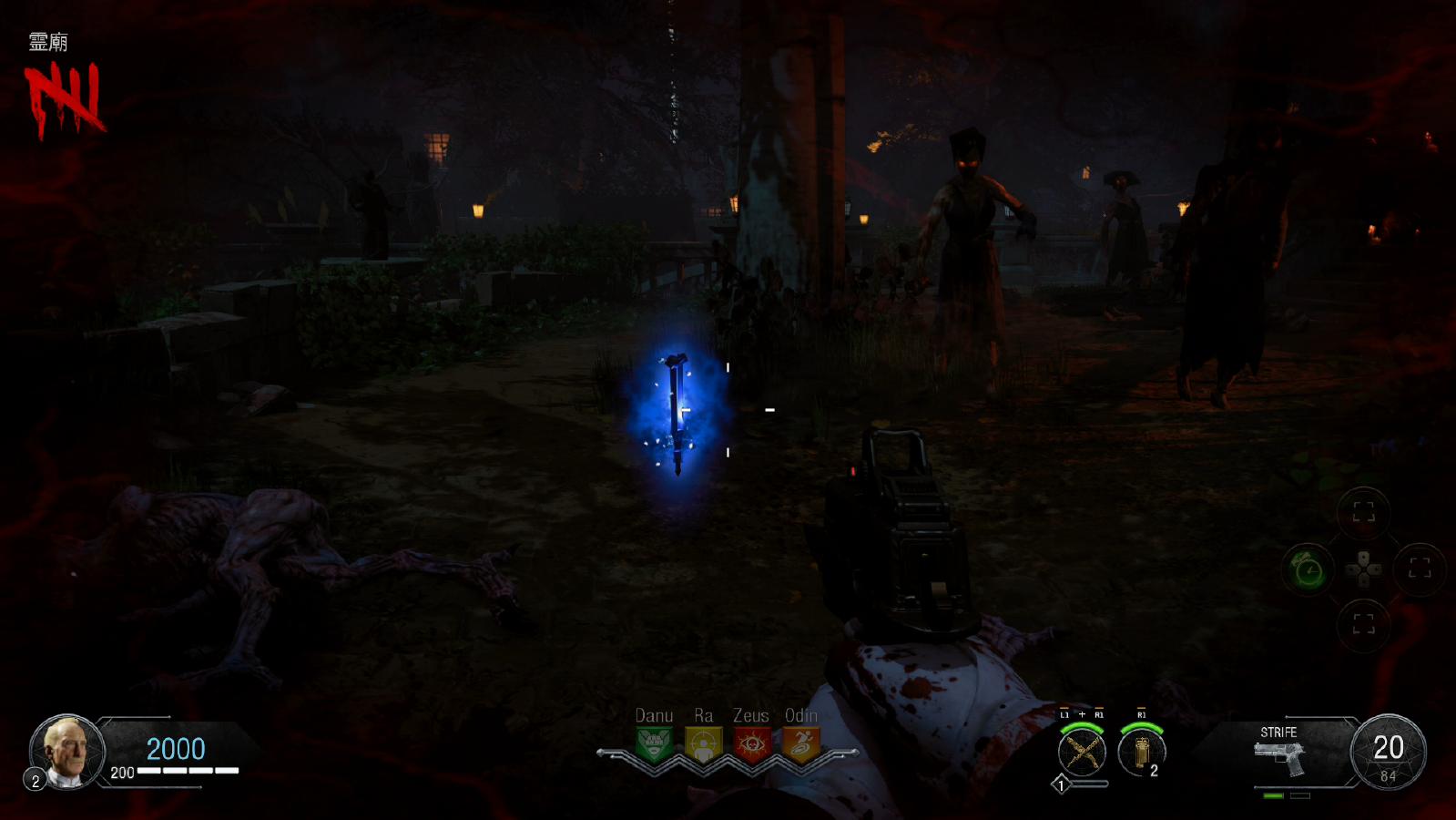Image resolution: width=1456 pixels, height=820 pixels.
Task: Click the old man character portrait
Action: pyautogui.click(x=67, y=751)
